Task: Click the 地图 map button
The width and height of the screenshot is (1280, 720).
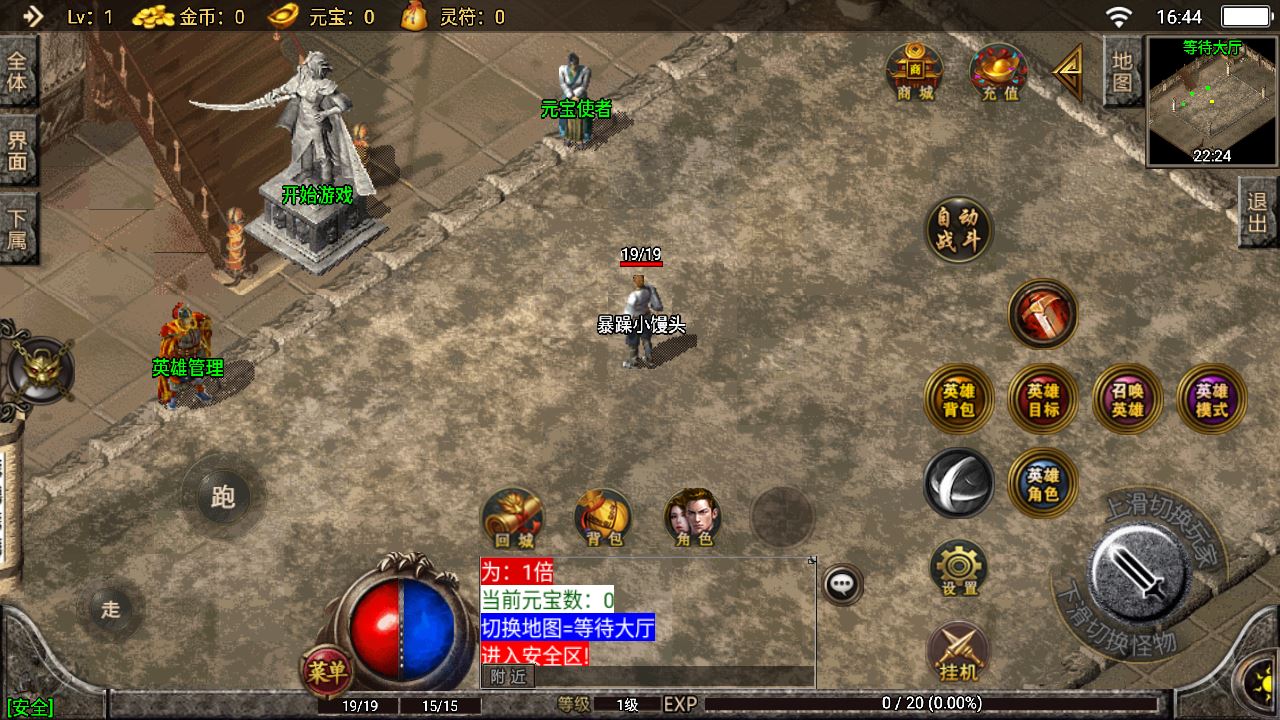Action: click(1123, 70)
